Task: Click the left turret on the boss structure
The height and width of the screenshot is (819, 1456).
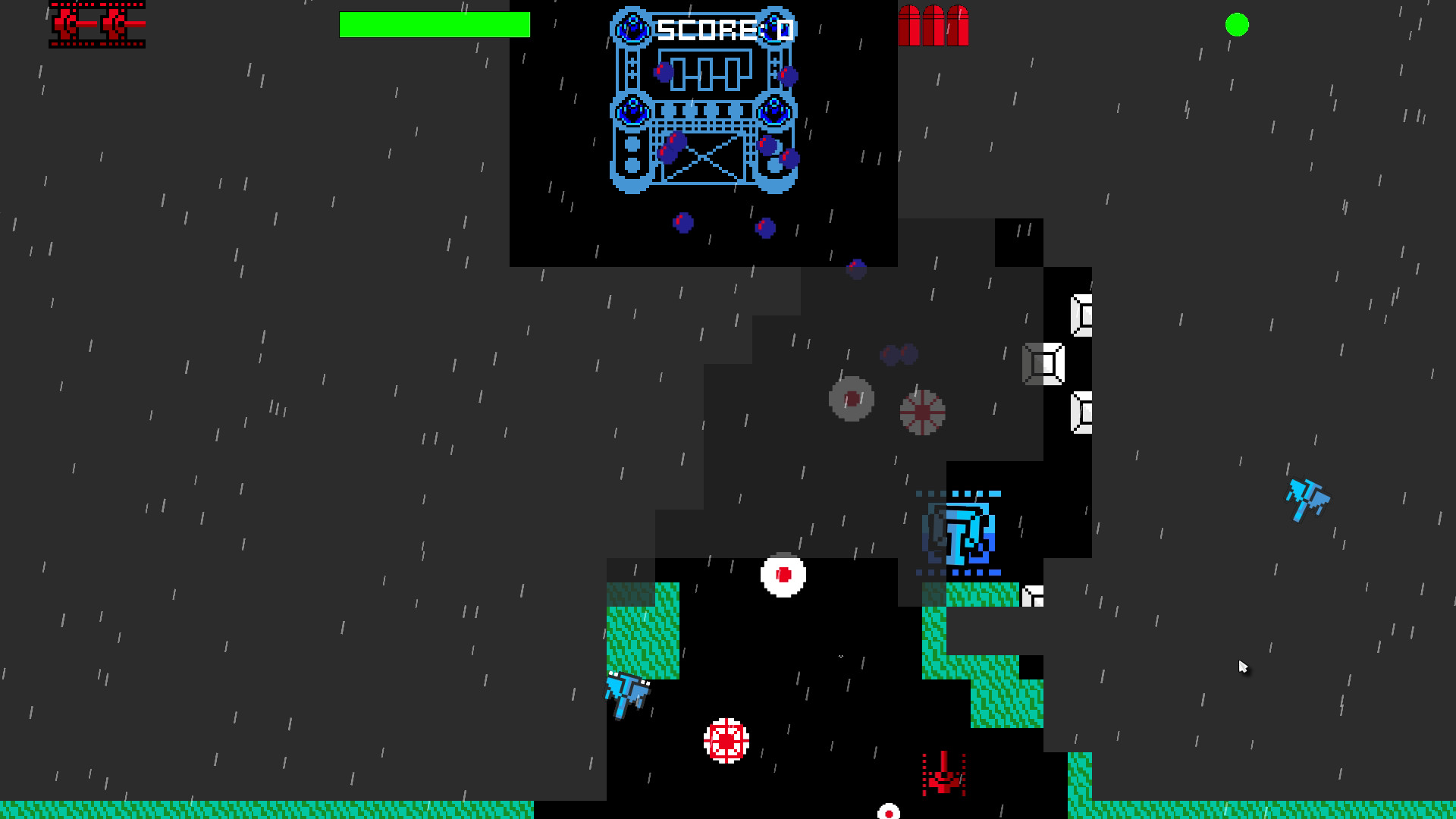Action: pyautogui.click(x=632, y=112)
